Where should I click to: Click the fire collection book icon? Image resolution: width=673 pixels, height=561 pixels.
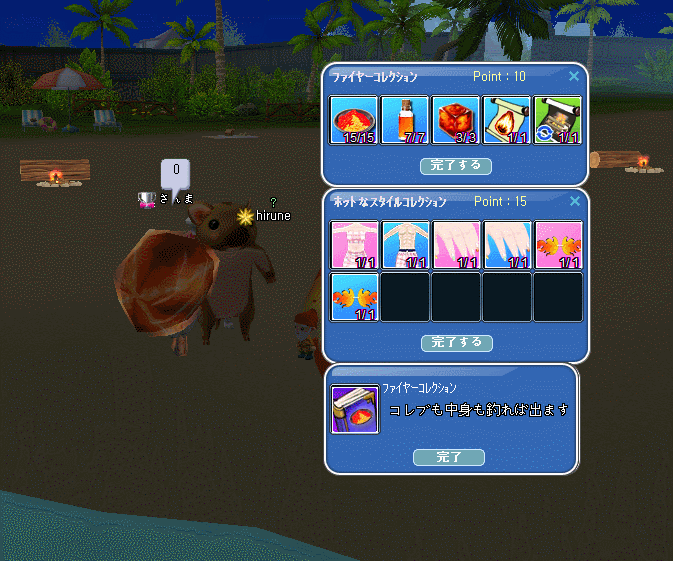point(355,410)
